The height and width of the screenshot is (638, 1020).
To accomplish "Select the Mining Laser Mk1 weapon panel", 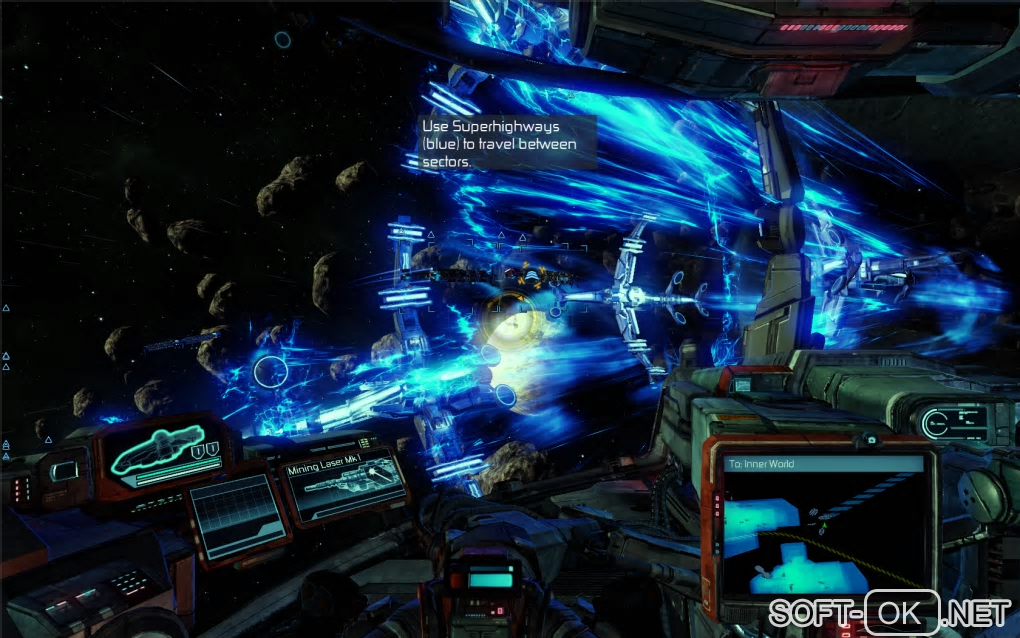I will [x=345, y=487].
